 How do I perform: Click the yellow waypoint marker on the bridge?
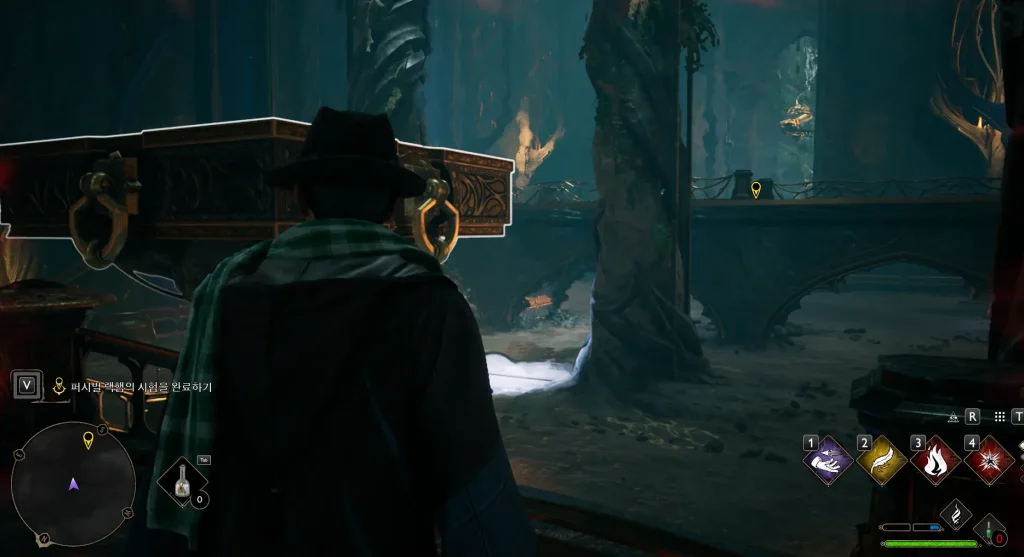pos(756,189)
